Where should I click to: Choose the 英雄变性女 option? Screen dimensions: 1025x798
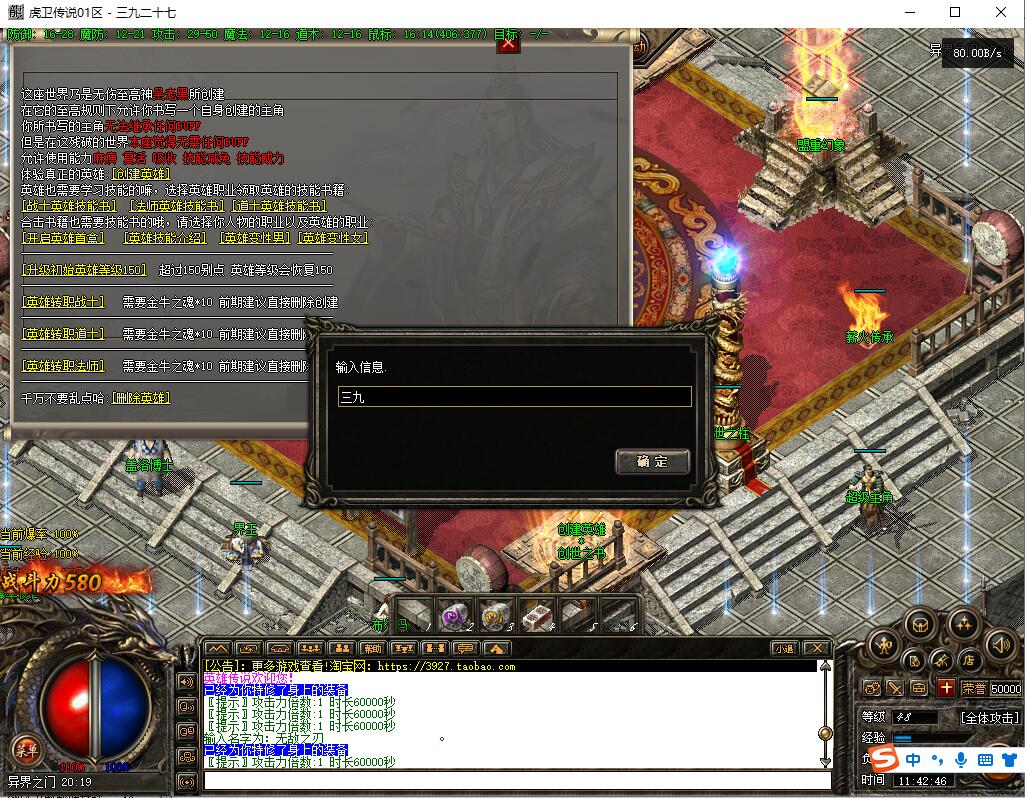click(333, 238)
